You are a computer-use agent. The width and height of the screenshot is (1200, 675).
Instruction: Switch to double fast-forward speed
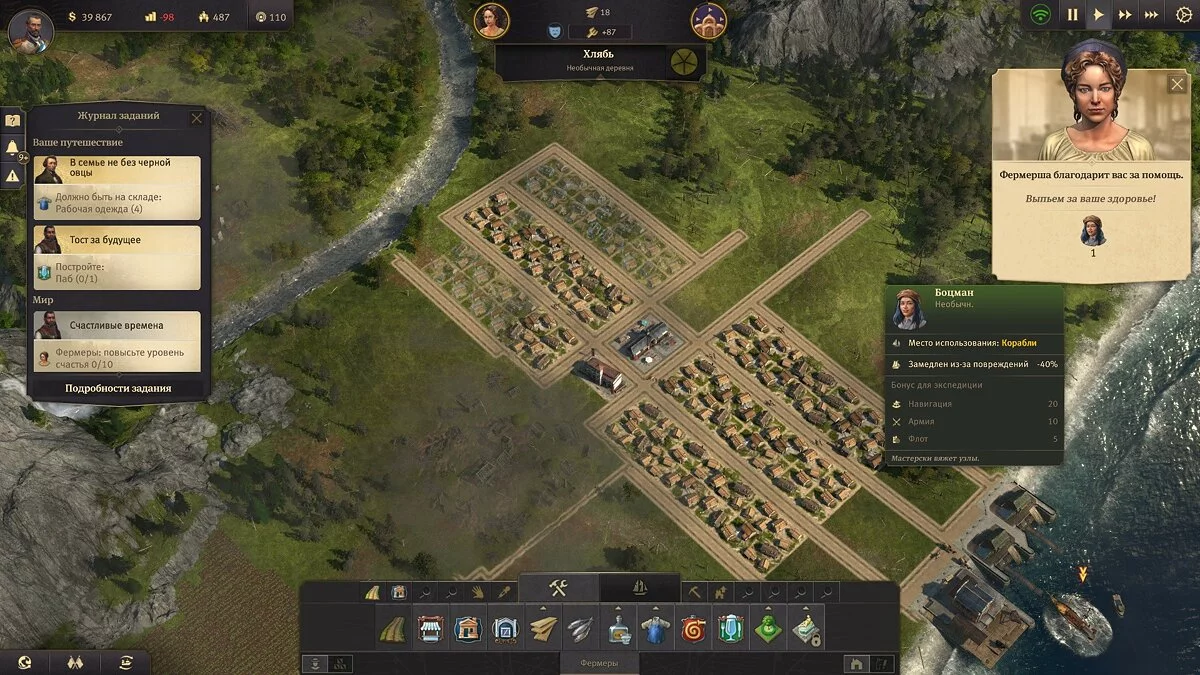pyautogui.click(x=1125, y=15)
